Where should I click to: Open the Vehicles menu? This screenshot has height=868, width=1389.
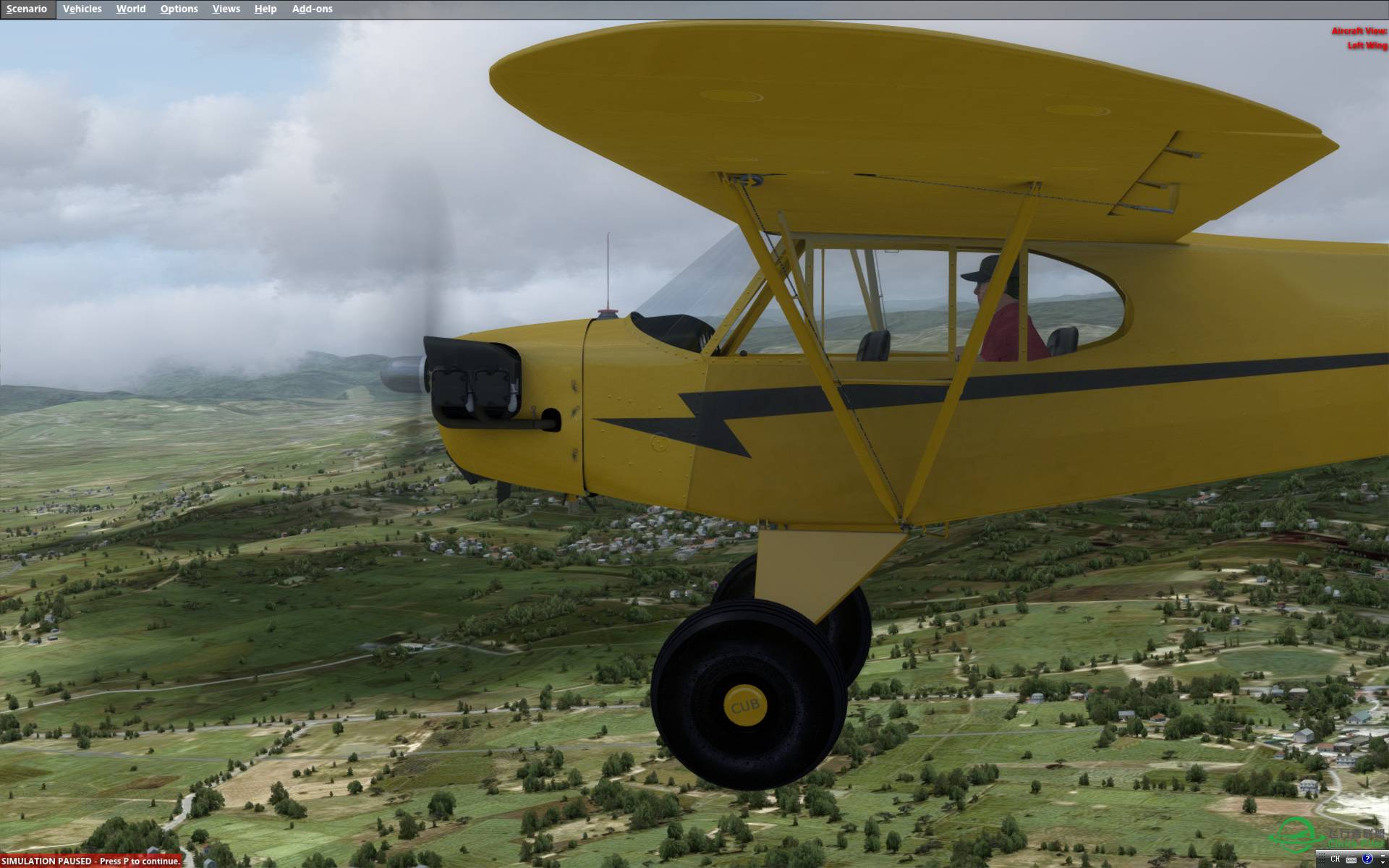click(82, 9)
